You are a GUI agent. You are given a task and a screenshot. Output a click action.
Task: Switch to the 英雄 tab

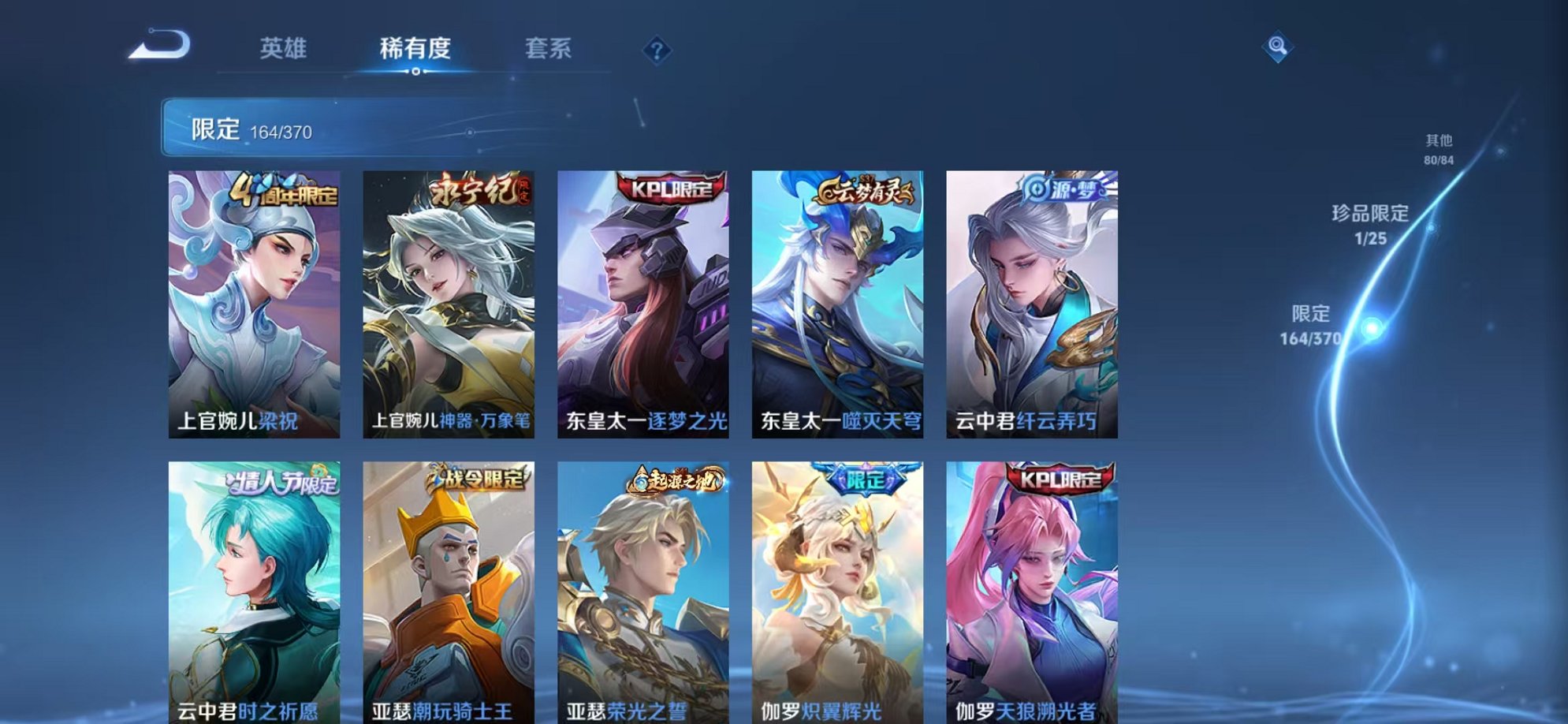pyautogui.click(x=285, y=49)
